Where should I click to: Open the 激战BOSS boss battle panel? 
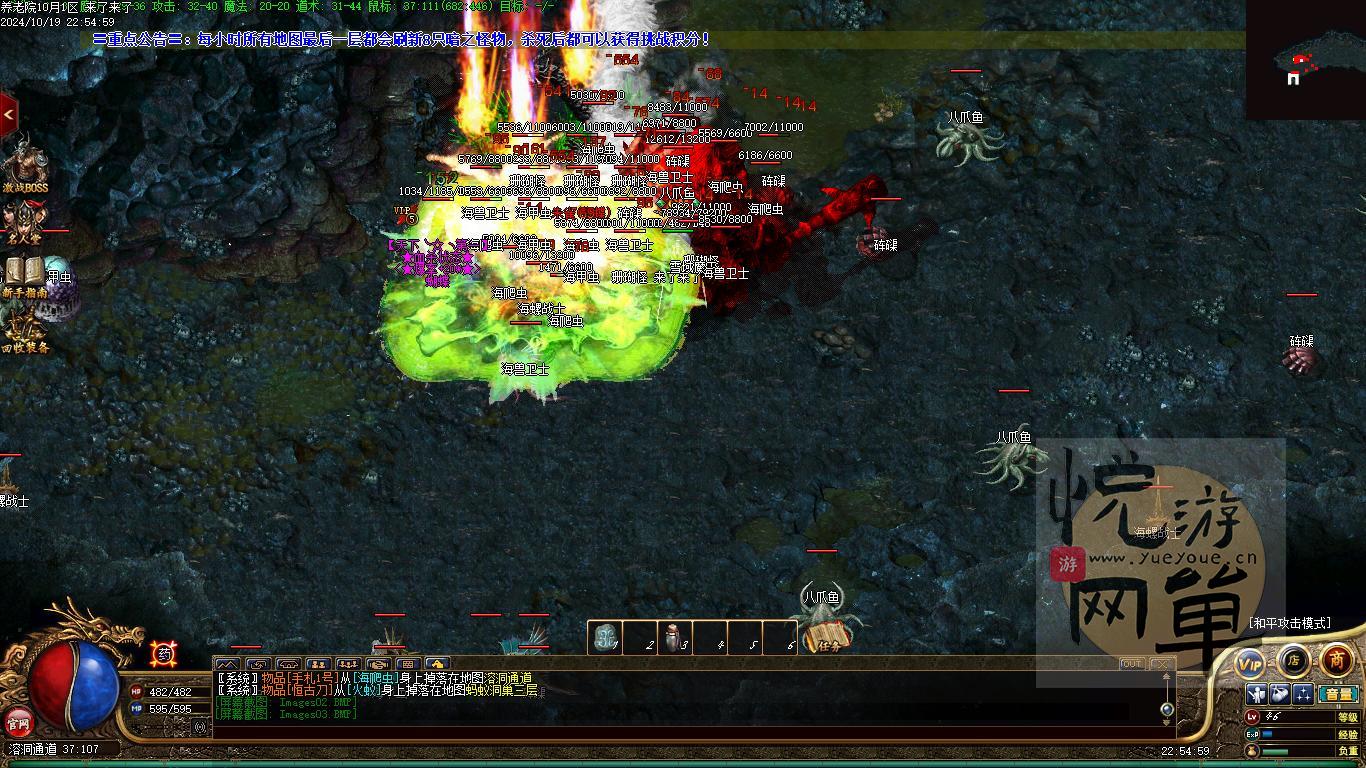pyautogui.click(x=24, y=167)
